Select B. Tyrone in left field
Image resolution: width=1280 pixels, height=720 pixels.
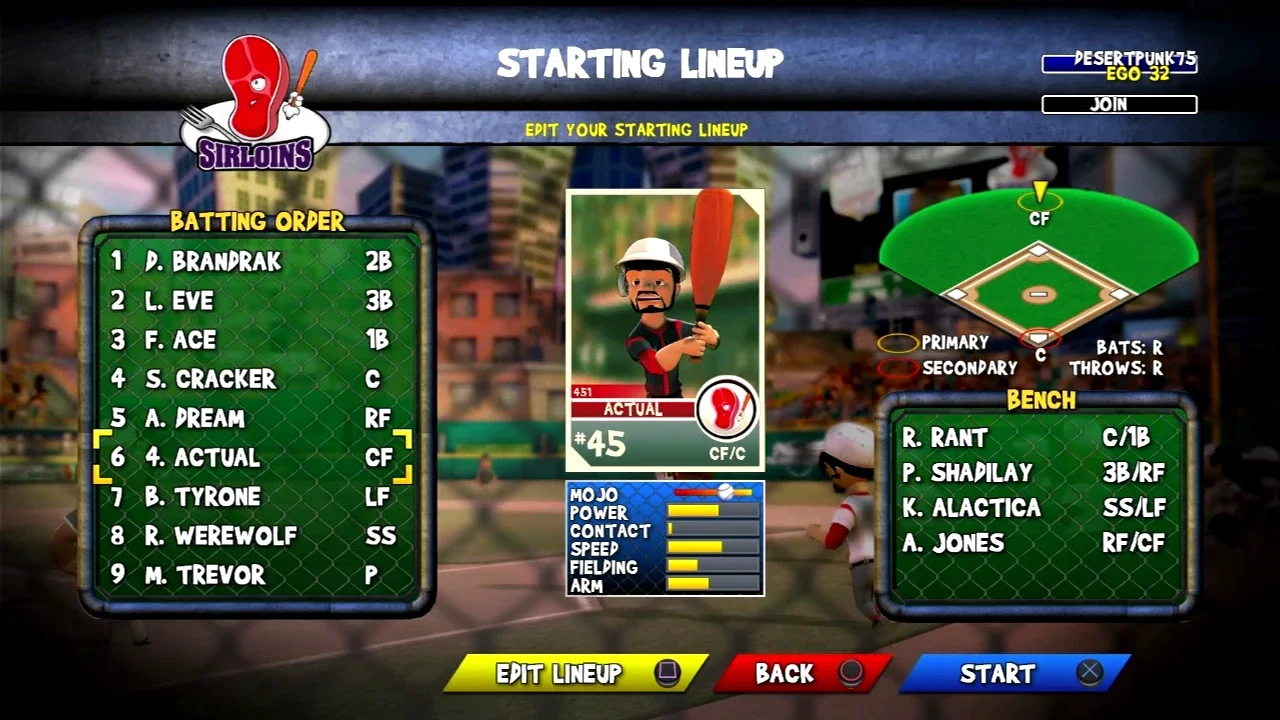[250, 497]
